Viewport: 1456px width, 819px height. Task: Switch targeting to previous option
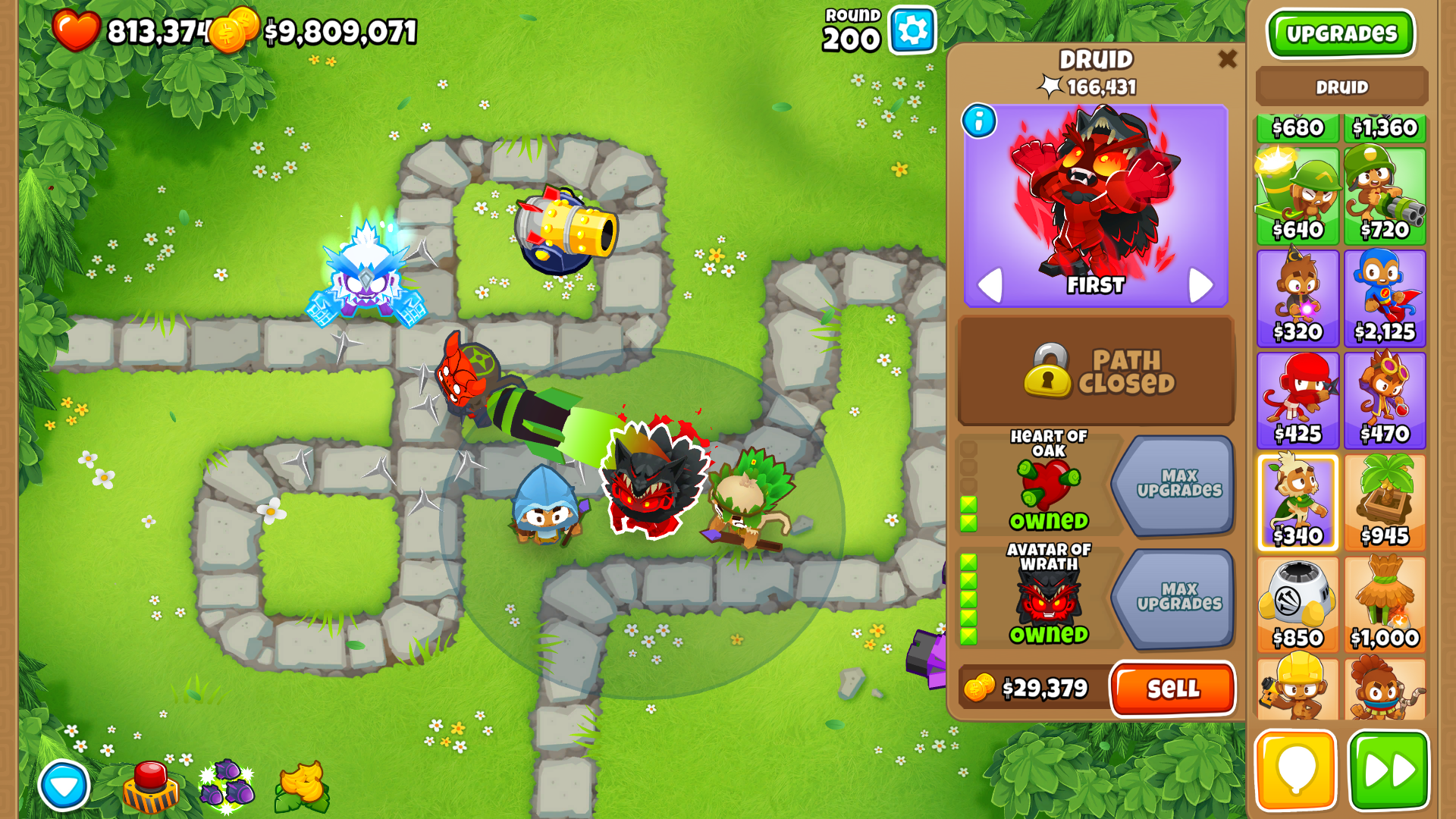pyautogui.click(x=990, y=285)
